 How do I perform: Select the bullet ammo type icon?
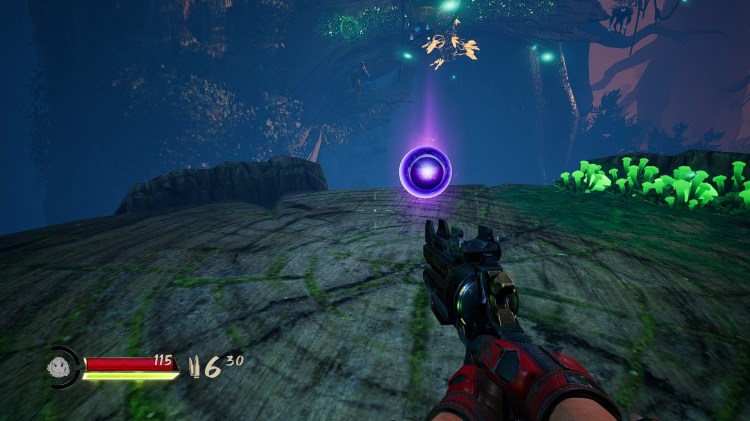196,366
